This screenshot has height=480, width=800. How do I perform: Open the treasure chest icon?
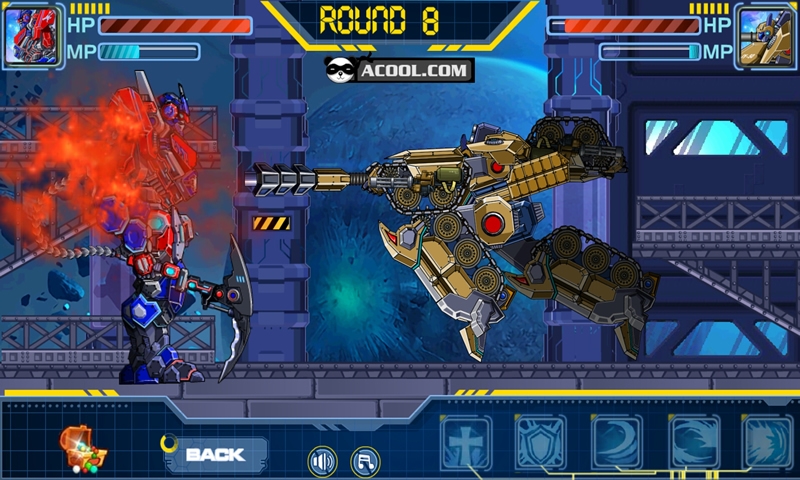tap(82, 449)
